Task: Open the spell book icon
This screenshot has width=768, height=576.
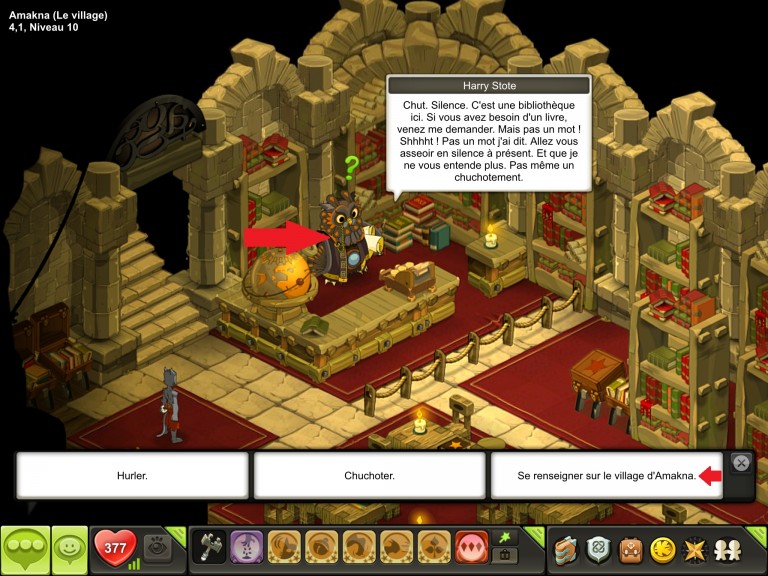Action: (568, 548)
